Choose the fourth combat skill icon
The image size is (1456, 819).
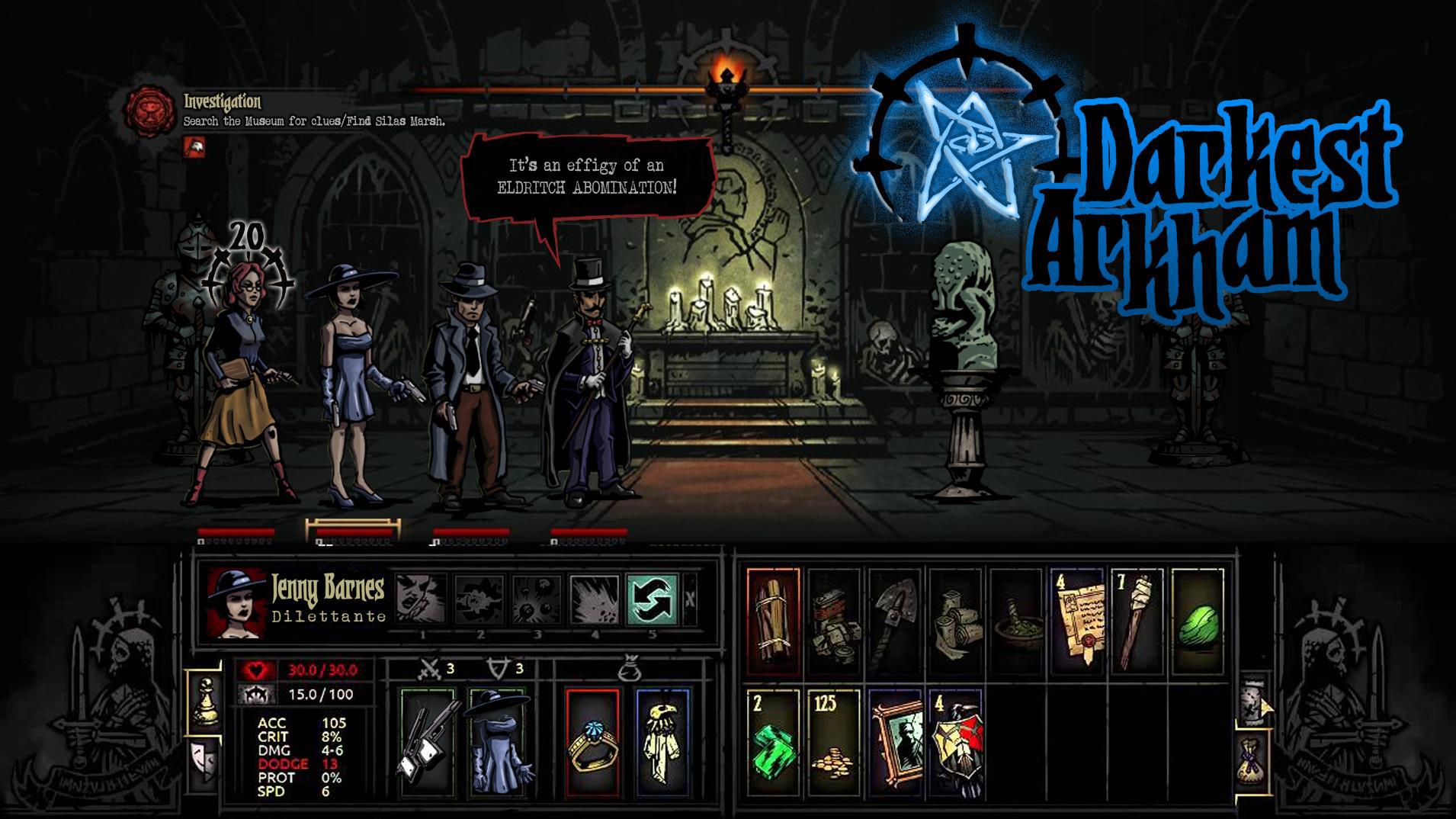[x=595, y=599]
